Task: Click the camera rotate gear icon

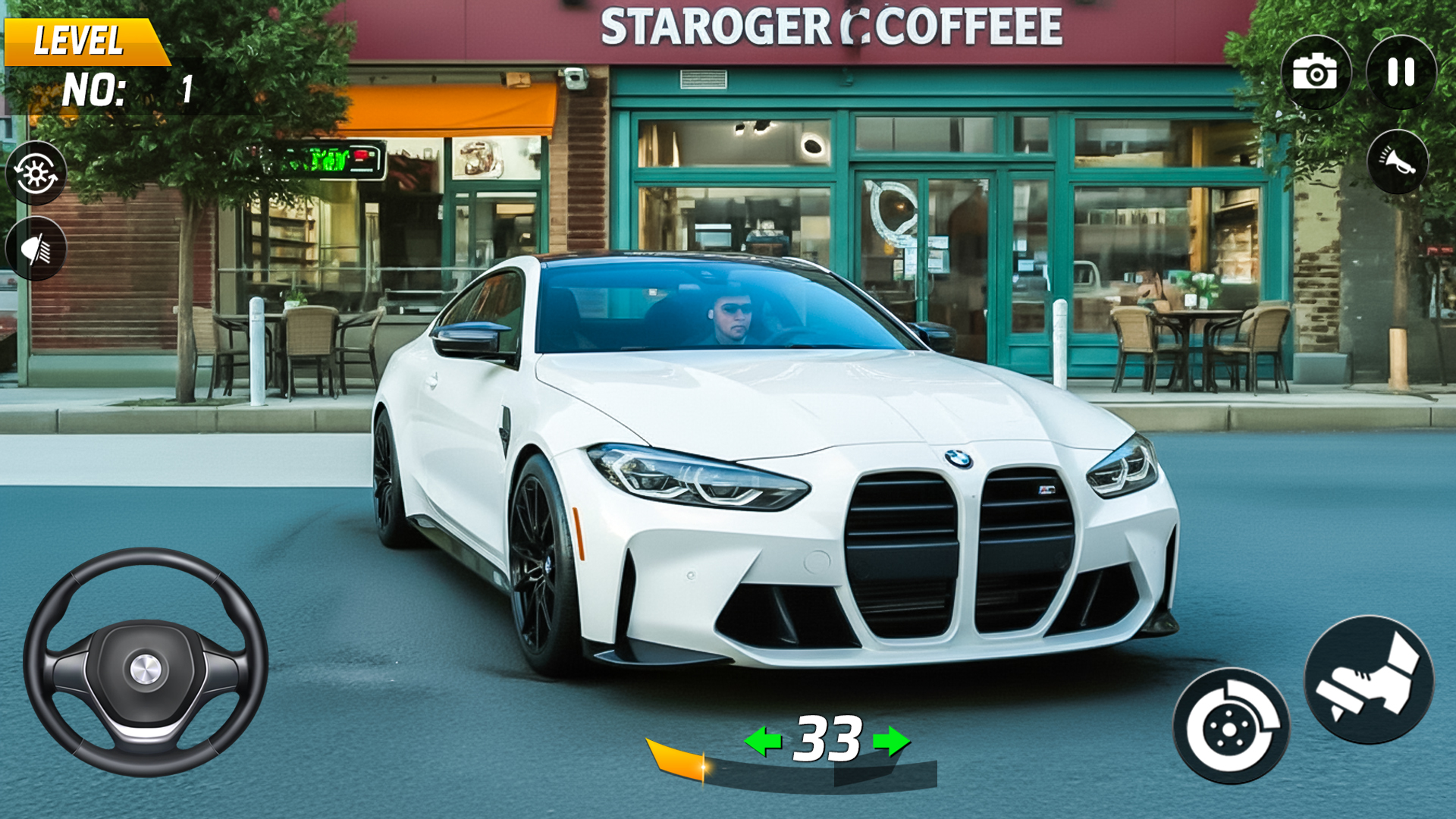Action: coord(35,171)
